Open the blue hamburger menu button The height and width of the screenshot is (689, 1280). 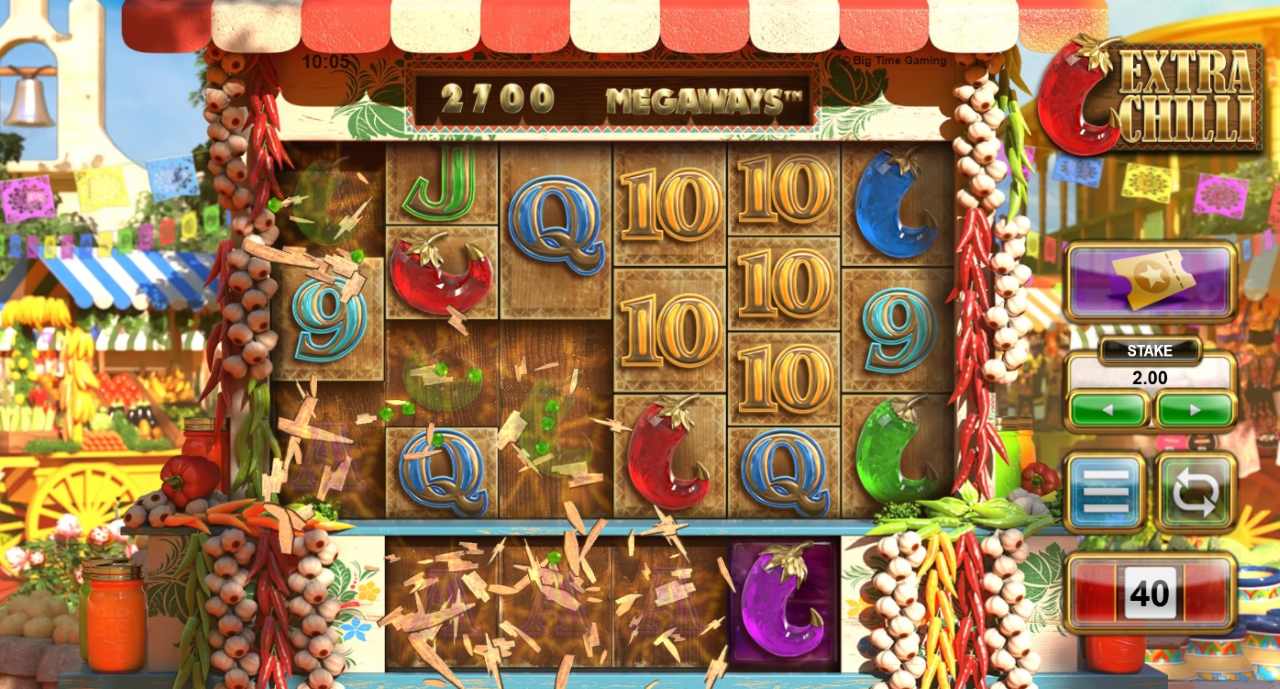click(x=1104, y=491)
